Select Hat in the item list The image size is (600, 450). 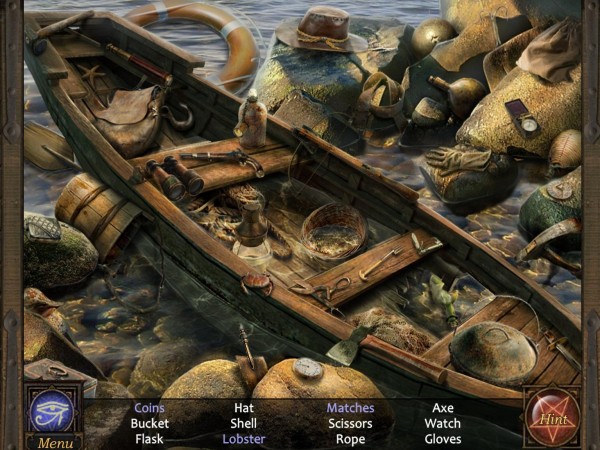[244, 408]
